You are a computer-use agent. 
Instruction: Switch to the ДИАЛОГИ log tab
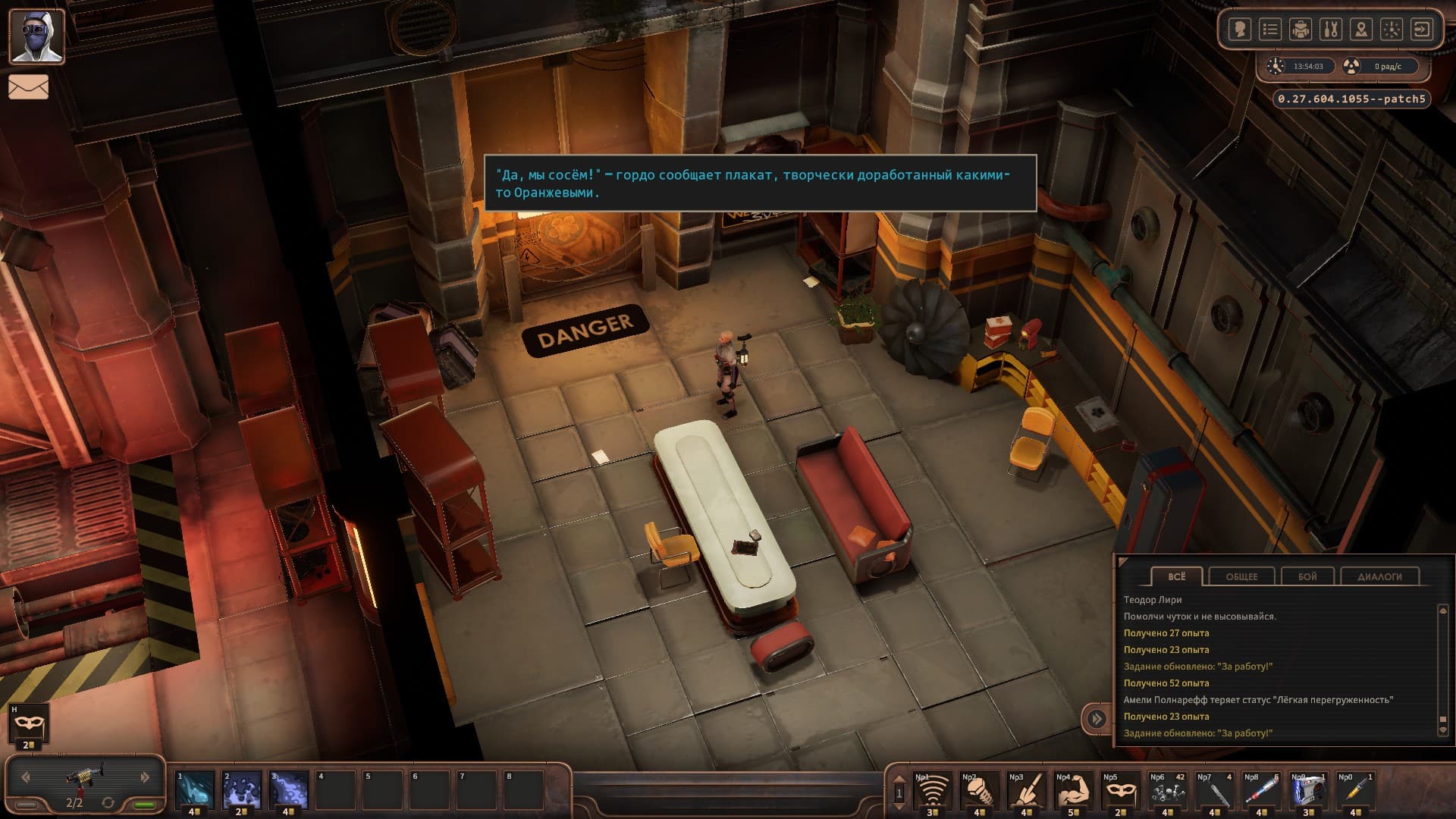coord(1379,576)
